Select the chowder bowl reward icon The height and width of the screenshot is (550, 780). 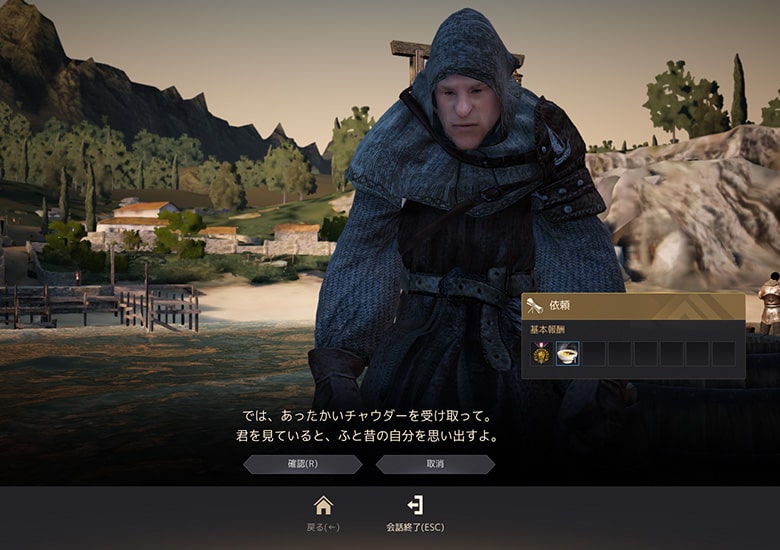tap(567, 354)
